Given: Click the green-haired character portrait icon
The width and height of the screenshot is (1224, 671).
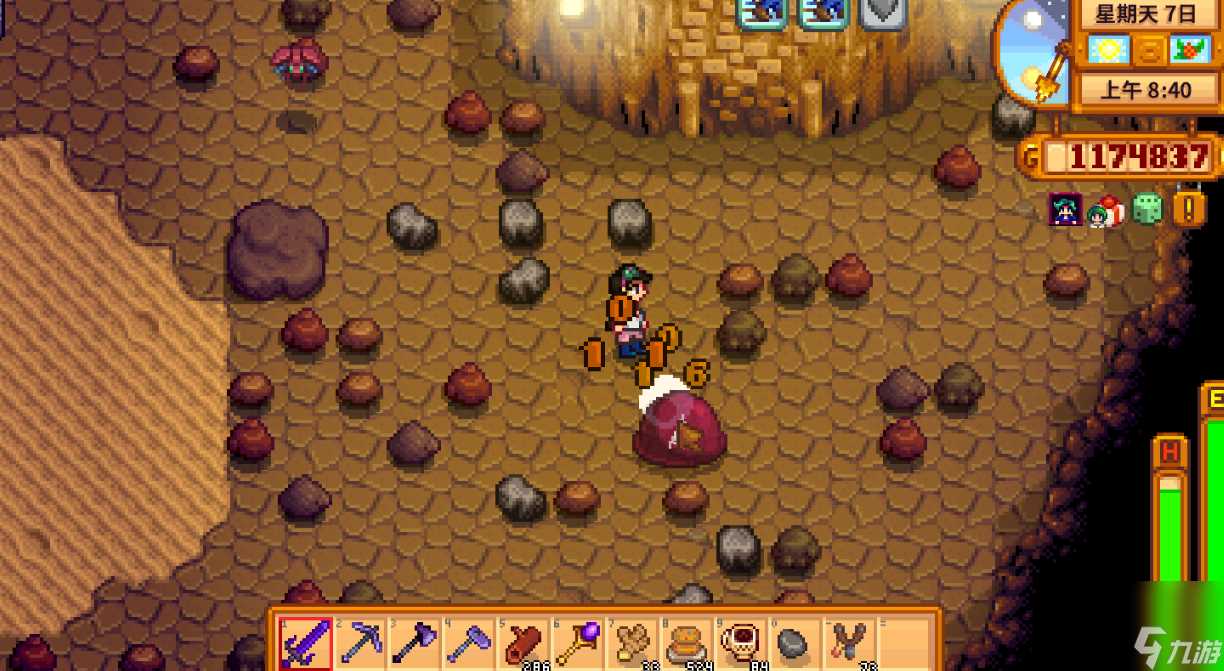Looking at the screenshot, I should [x=1065, y=209].
